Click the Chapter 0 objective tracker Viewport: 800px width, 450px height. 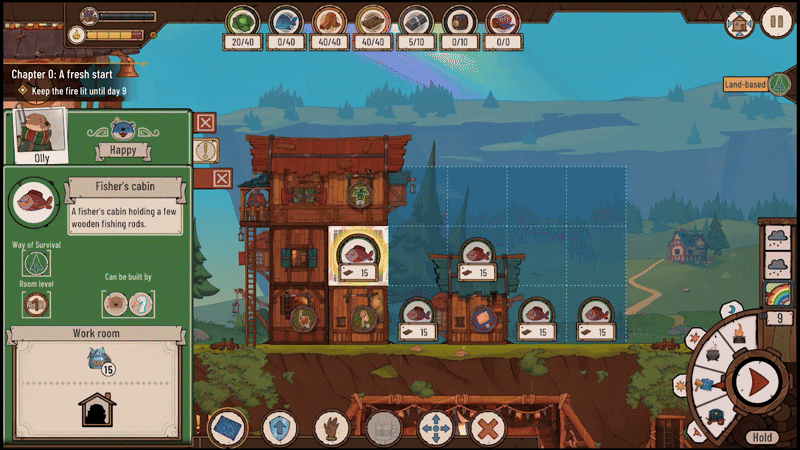tap(75, 82)
